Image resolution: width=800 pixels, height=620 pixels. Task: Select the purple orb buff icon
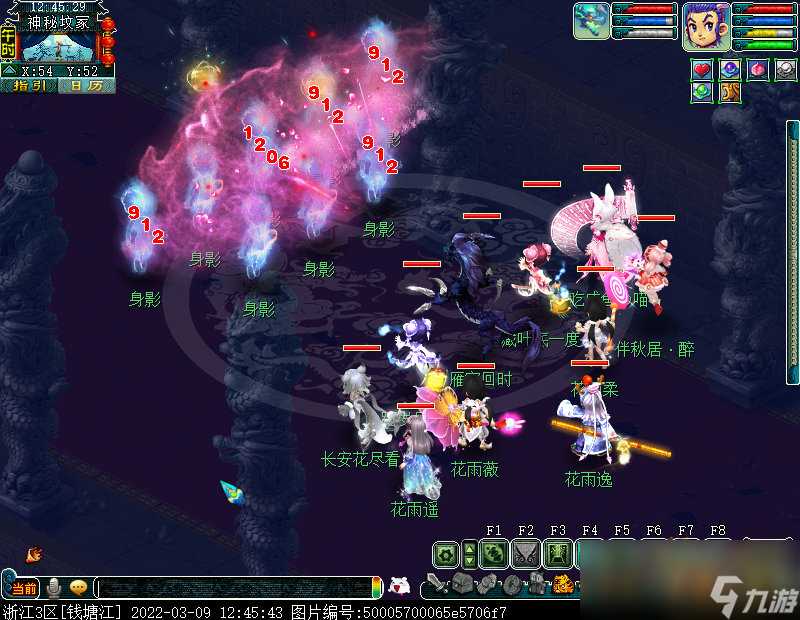(x=730, y=70)
